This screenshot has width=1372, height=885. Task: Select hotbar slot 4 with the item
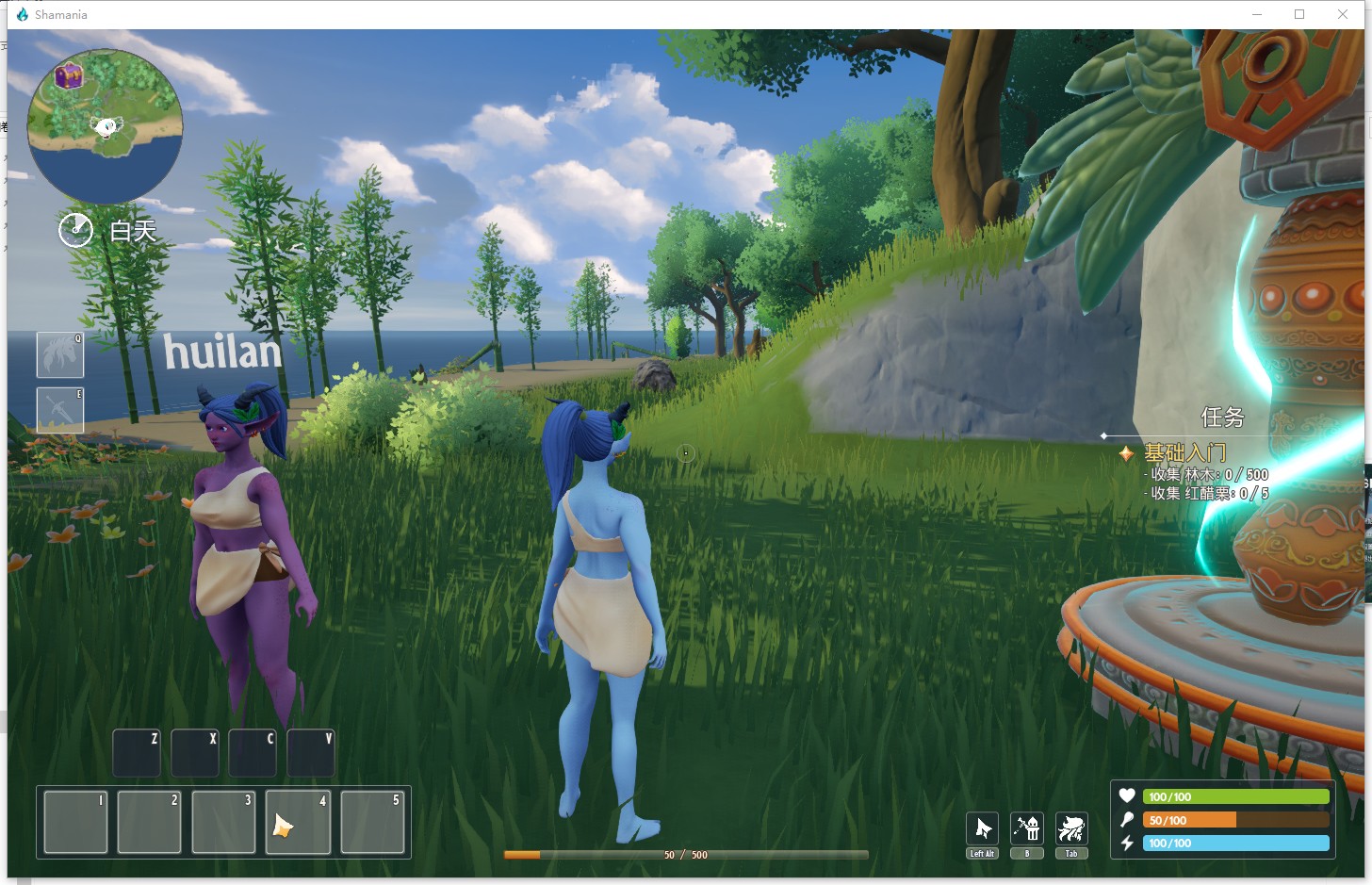point(298,823)
